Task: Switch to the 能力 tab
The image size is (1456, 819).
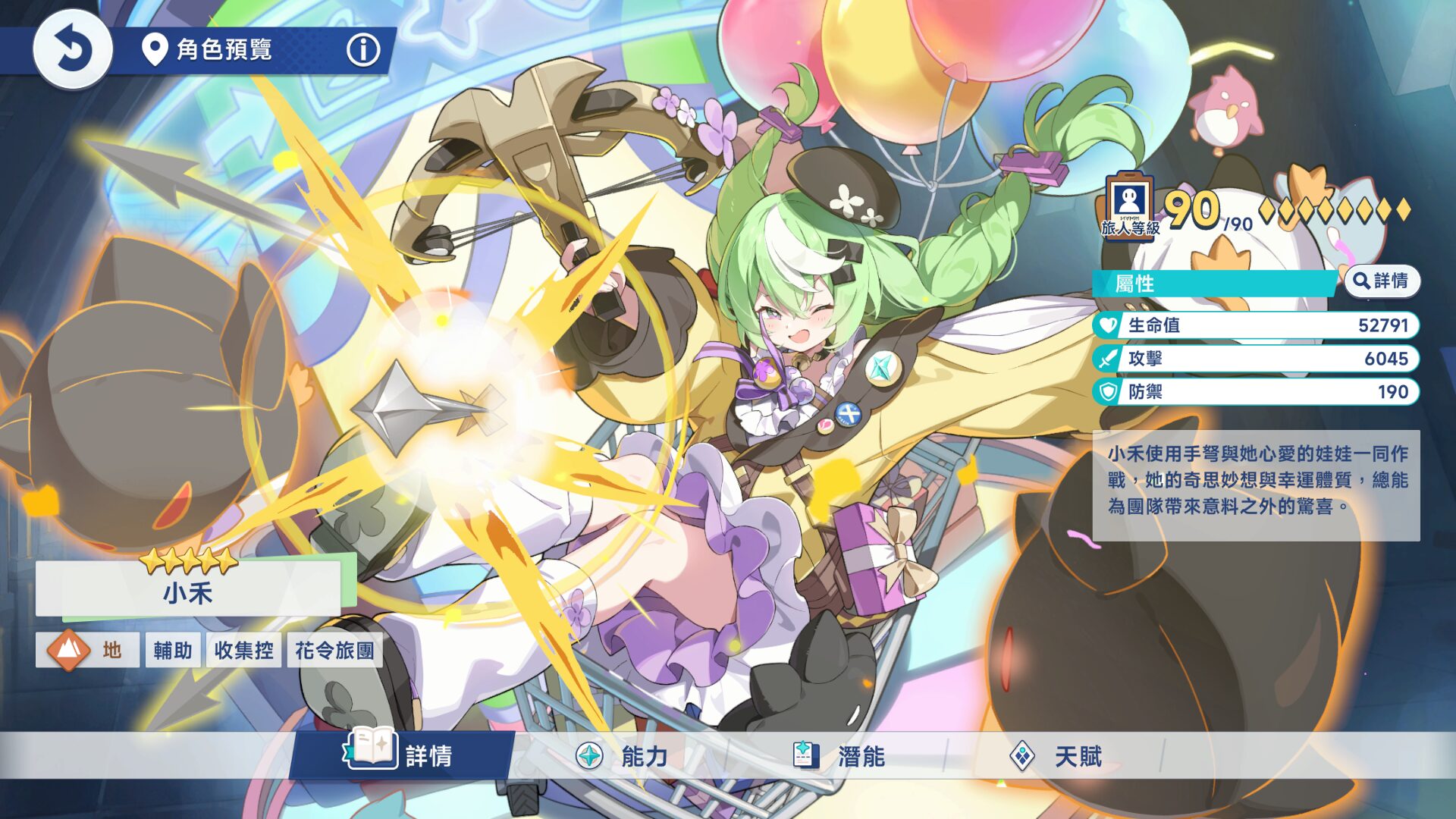Action: coord(622,756)
